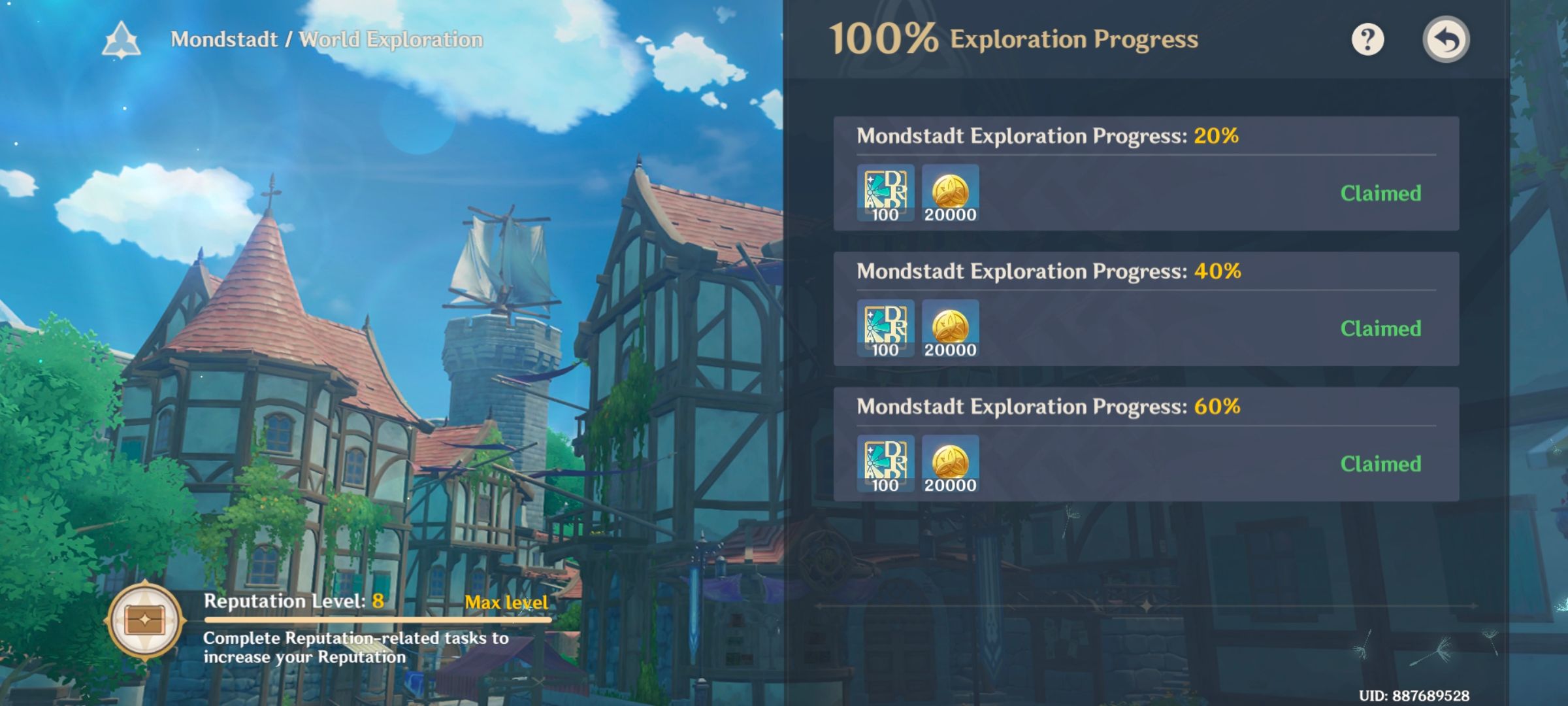Image resolution: width=1568 pixels, height=706 pixels.
Task: Click Claimed on the 40% progress row
Action: [x=1380, y=328]
